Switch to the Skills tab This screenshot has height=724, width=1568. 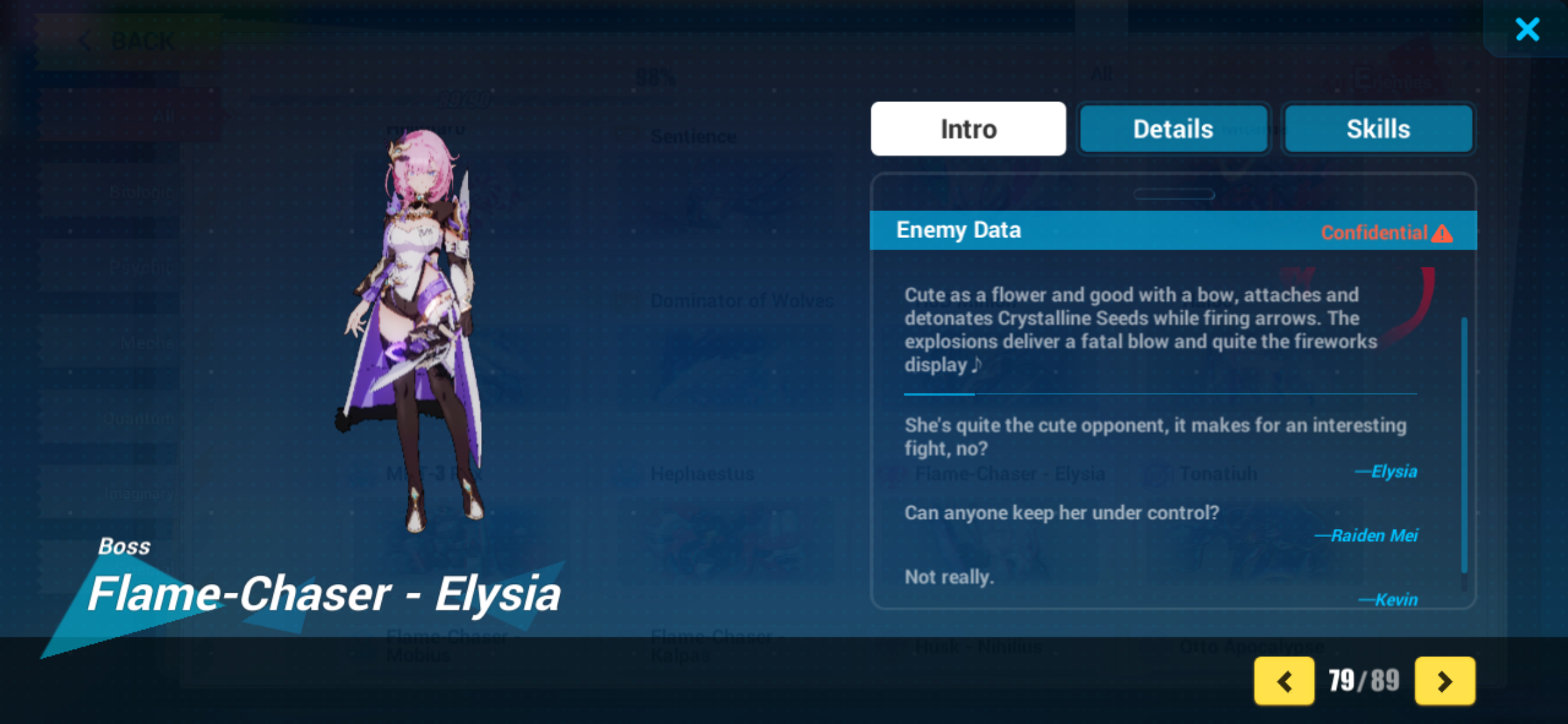[x=1378, y=129]
